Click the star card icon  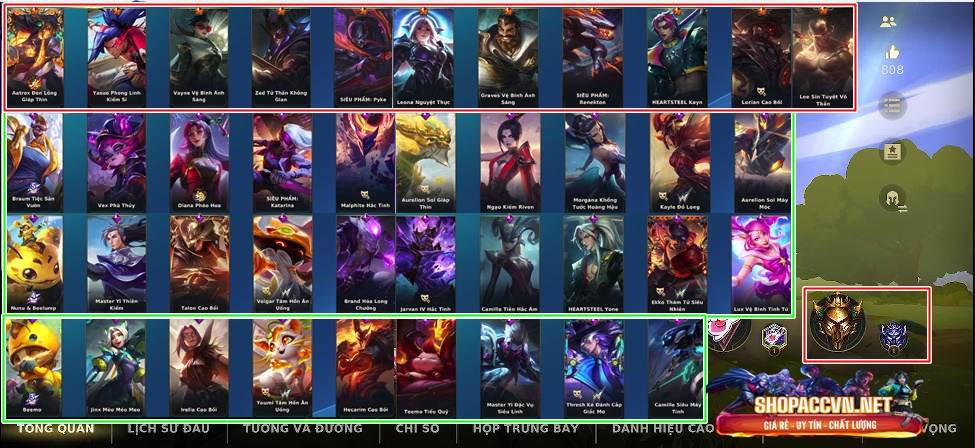892,152
